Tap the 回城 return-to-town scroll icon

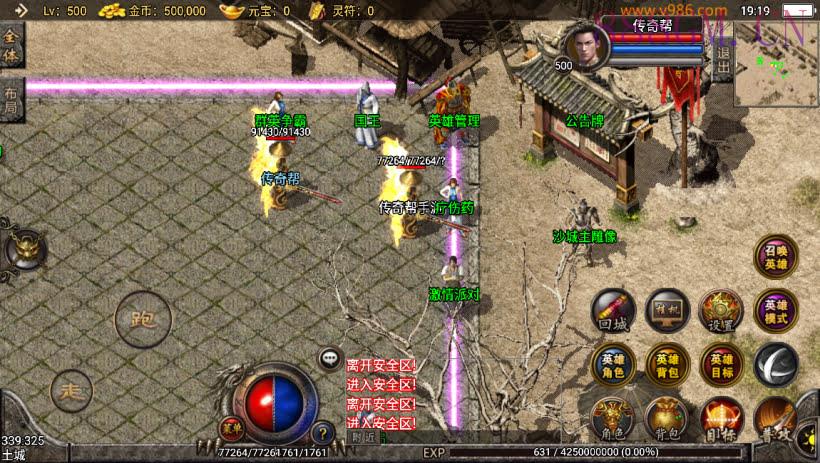coord(612,311)
